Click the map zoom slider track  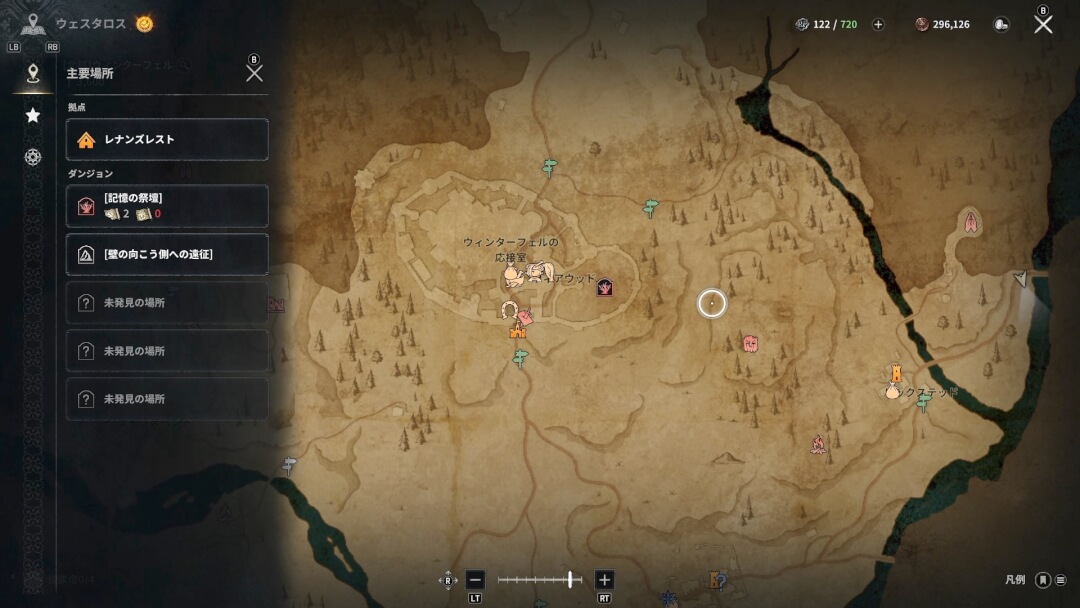click(540, 580)
